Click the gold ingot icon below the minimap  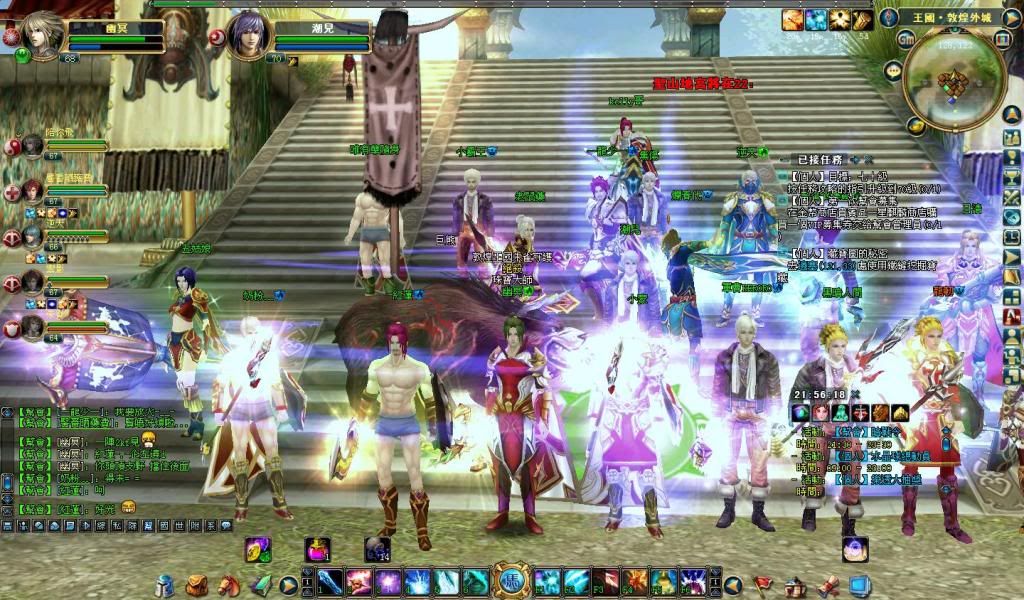tap(915, 125)
